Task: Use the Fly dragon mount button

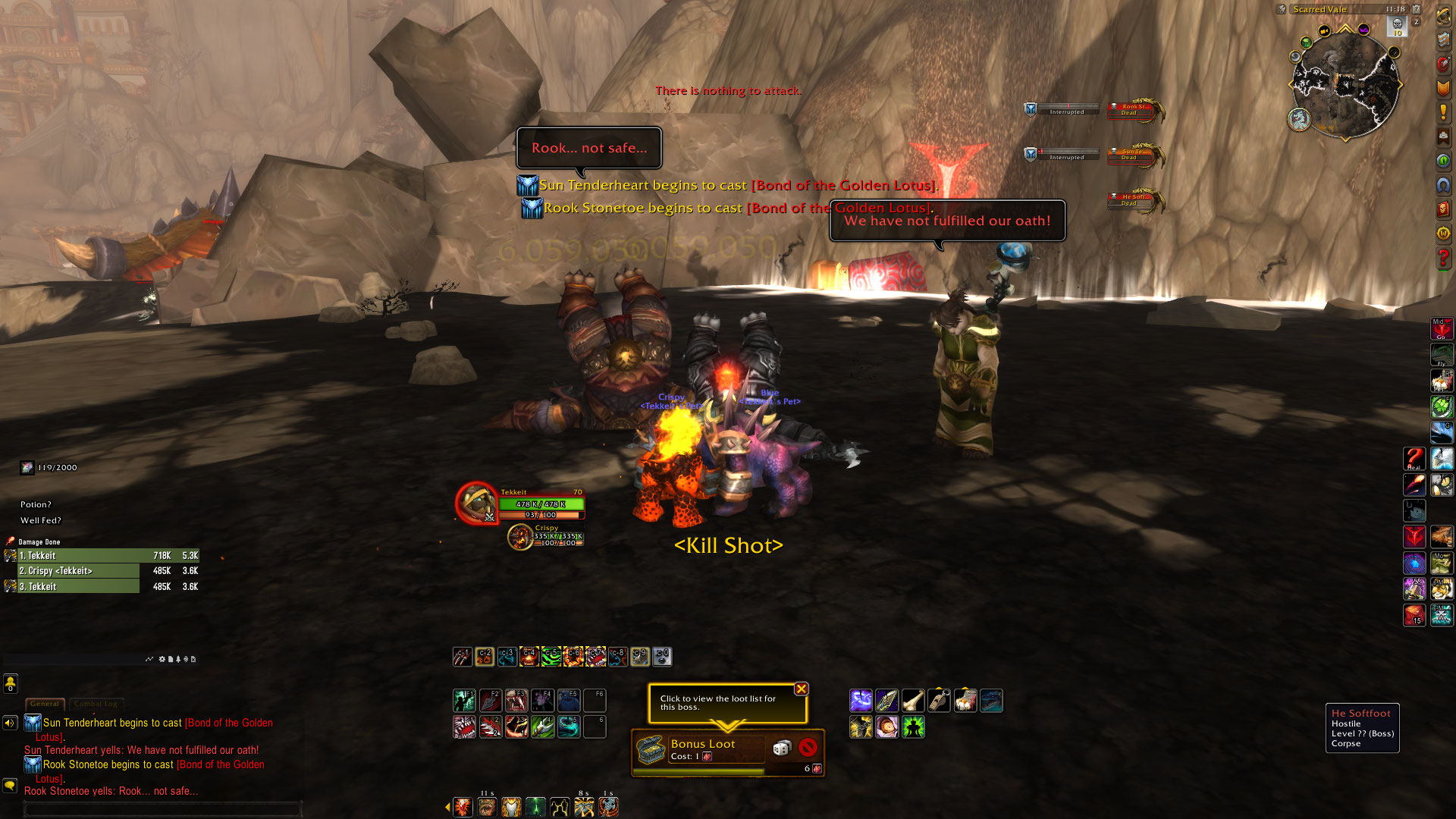Action: coord(1442,355)
